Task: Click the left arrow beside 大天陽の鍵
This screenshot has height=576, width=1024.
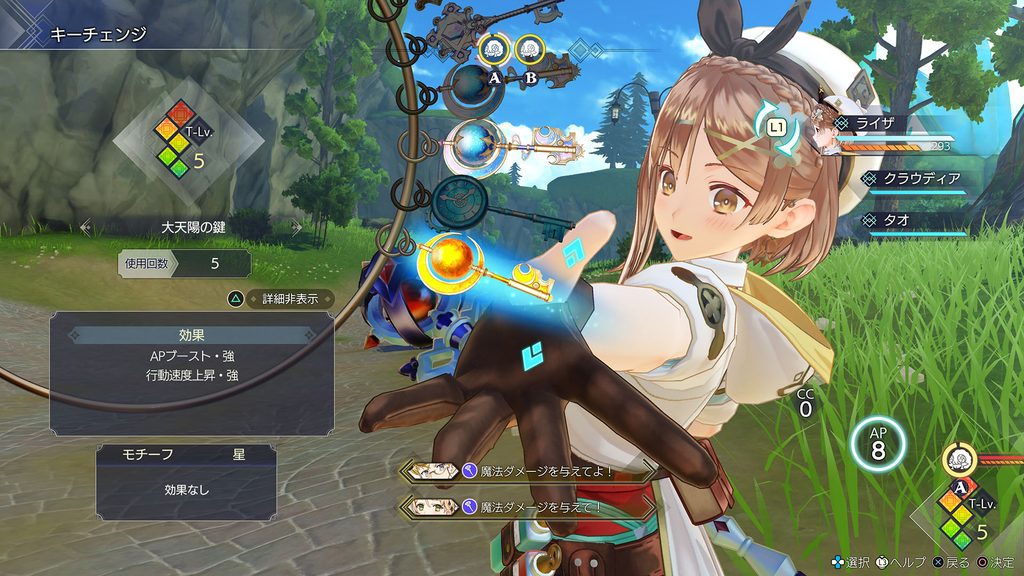Action: (x=86, y=227)
